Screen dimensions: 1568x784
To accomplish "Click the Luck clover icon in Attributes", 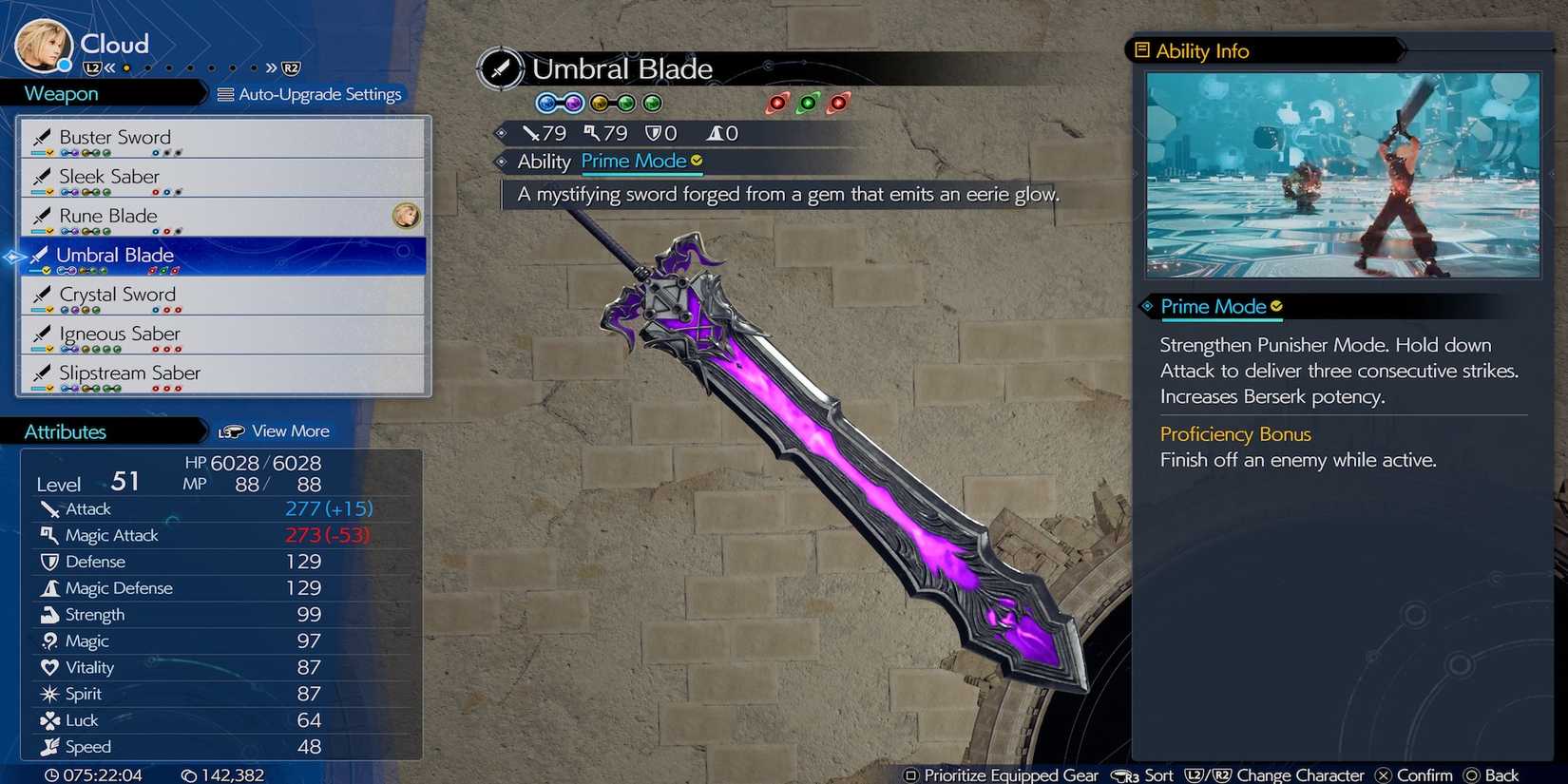I will point(51,720).
